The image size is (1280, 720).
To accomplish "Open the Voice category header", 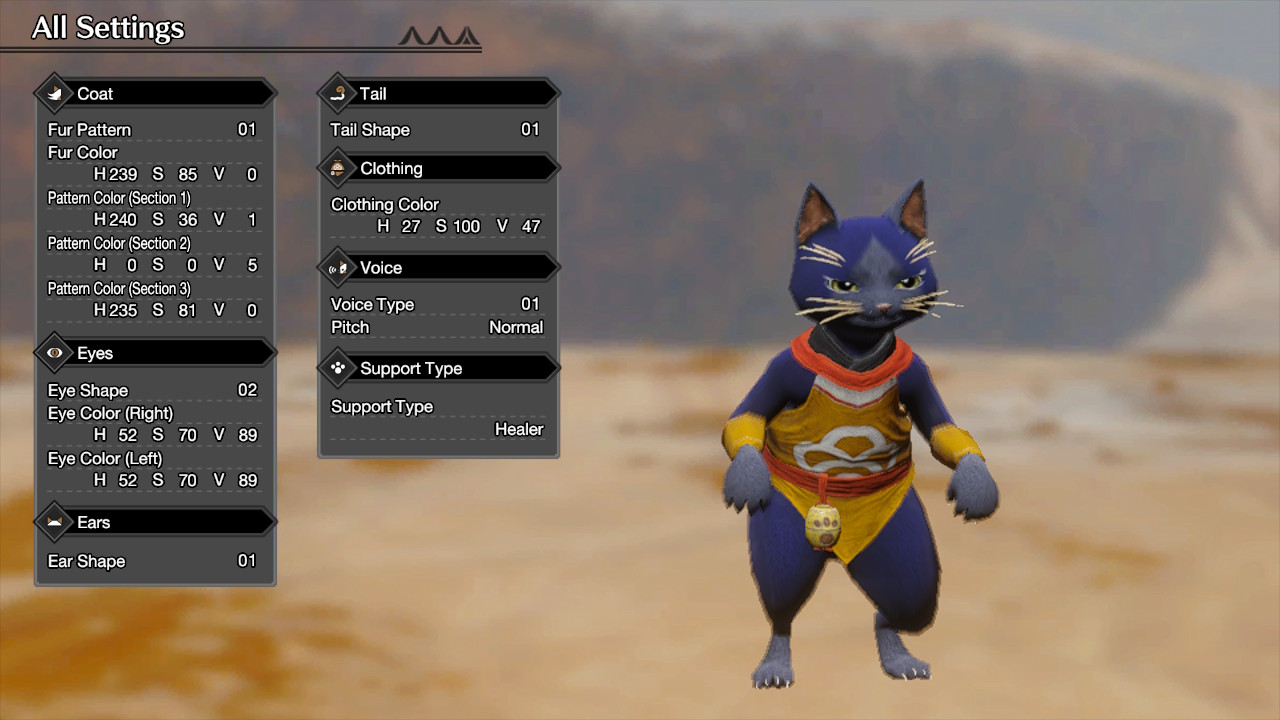I will 438,268.
